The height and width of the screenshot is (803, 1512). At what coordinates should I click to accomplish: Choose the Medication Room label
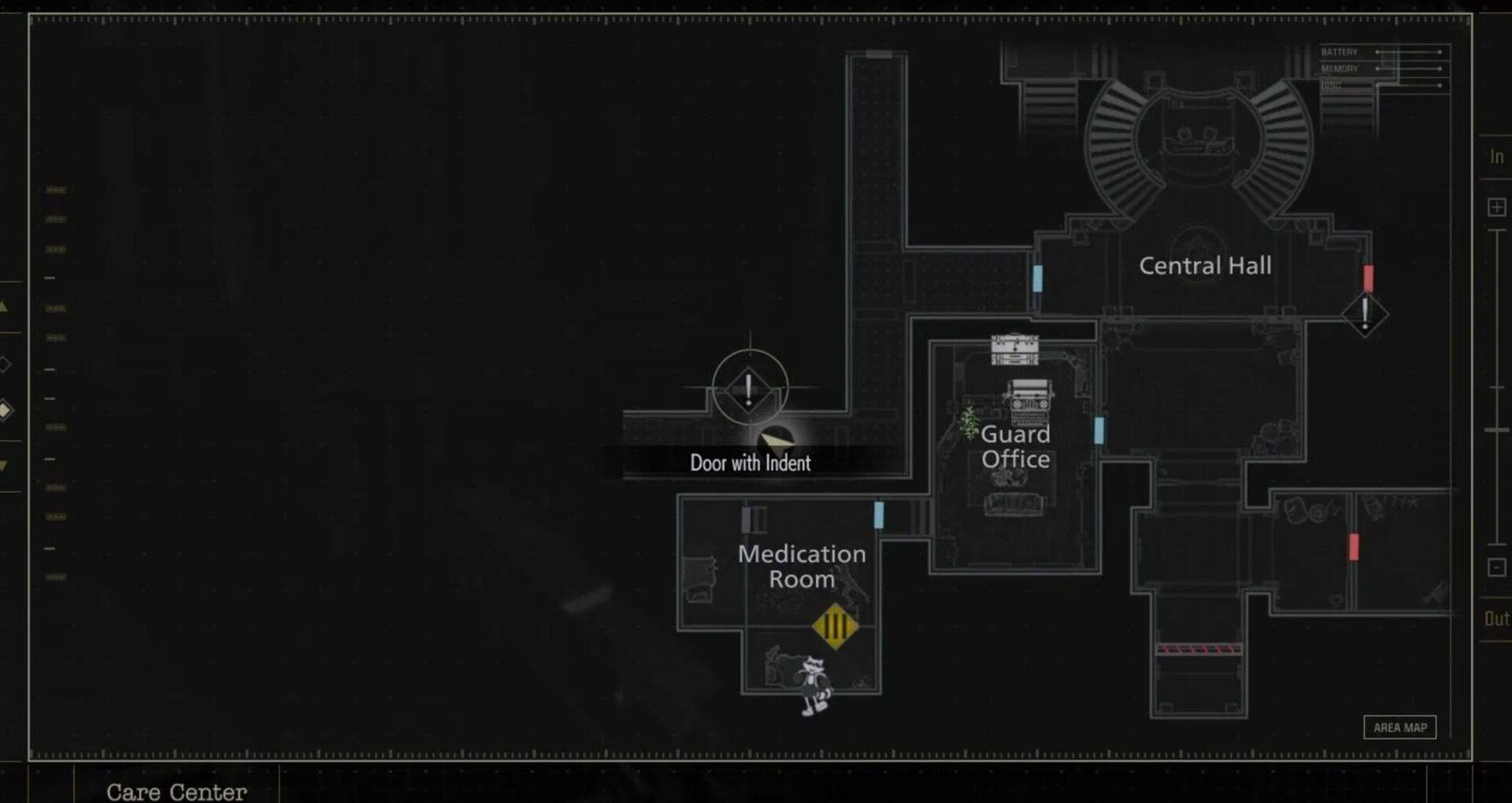click(802, 566)
